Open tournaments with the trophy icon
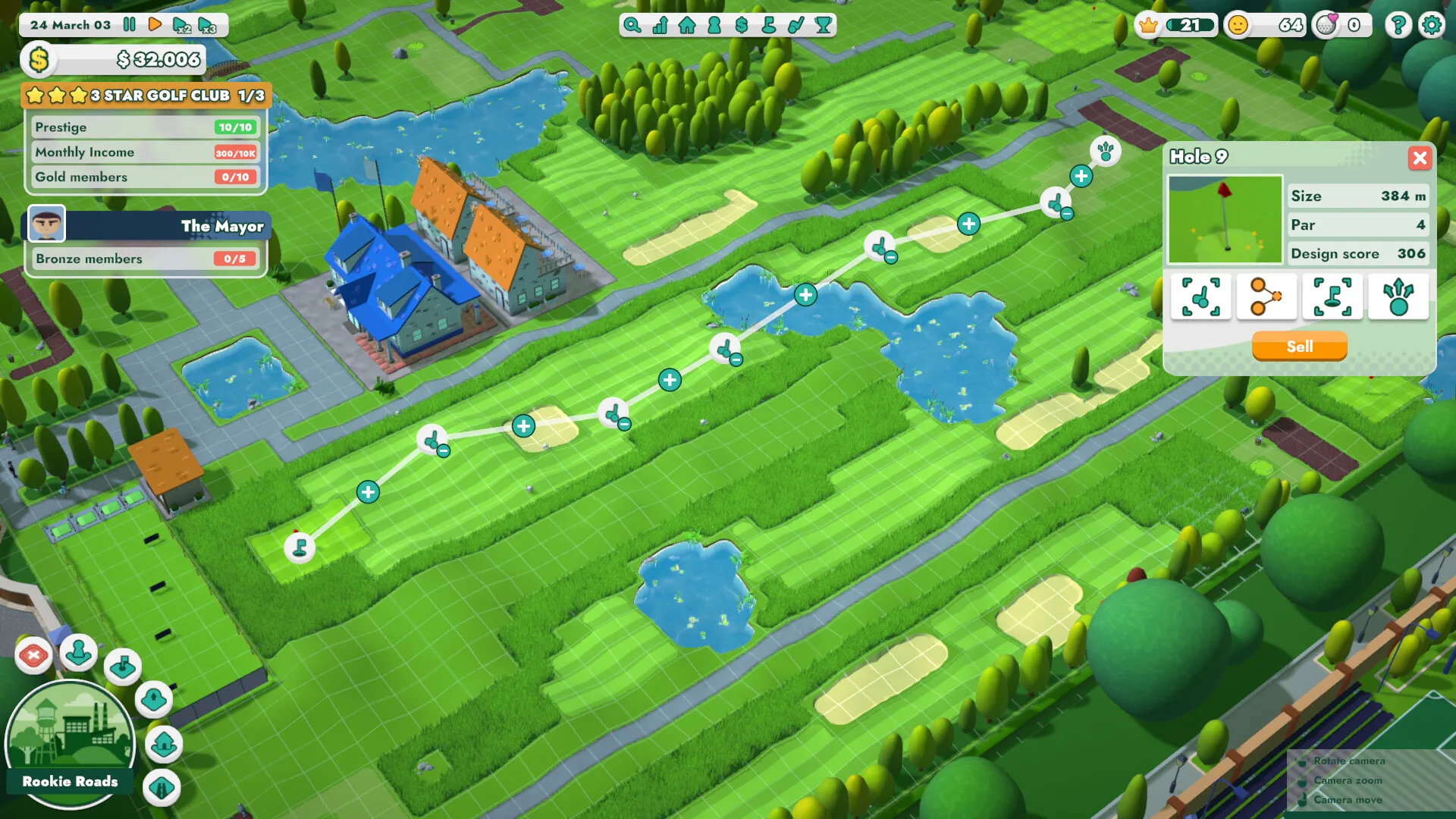Viewport: 1456px width, 819px height. [823, 25]
